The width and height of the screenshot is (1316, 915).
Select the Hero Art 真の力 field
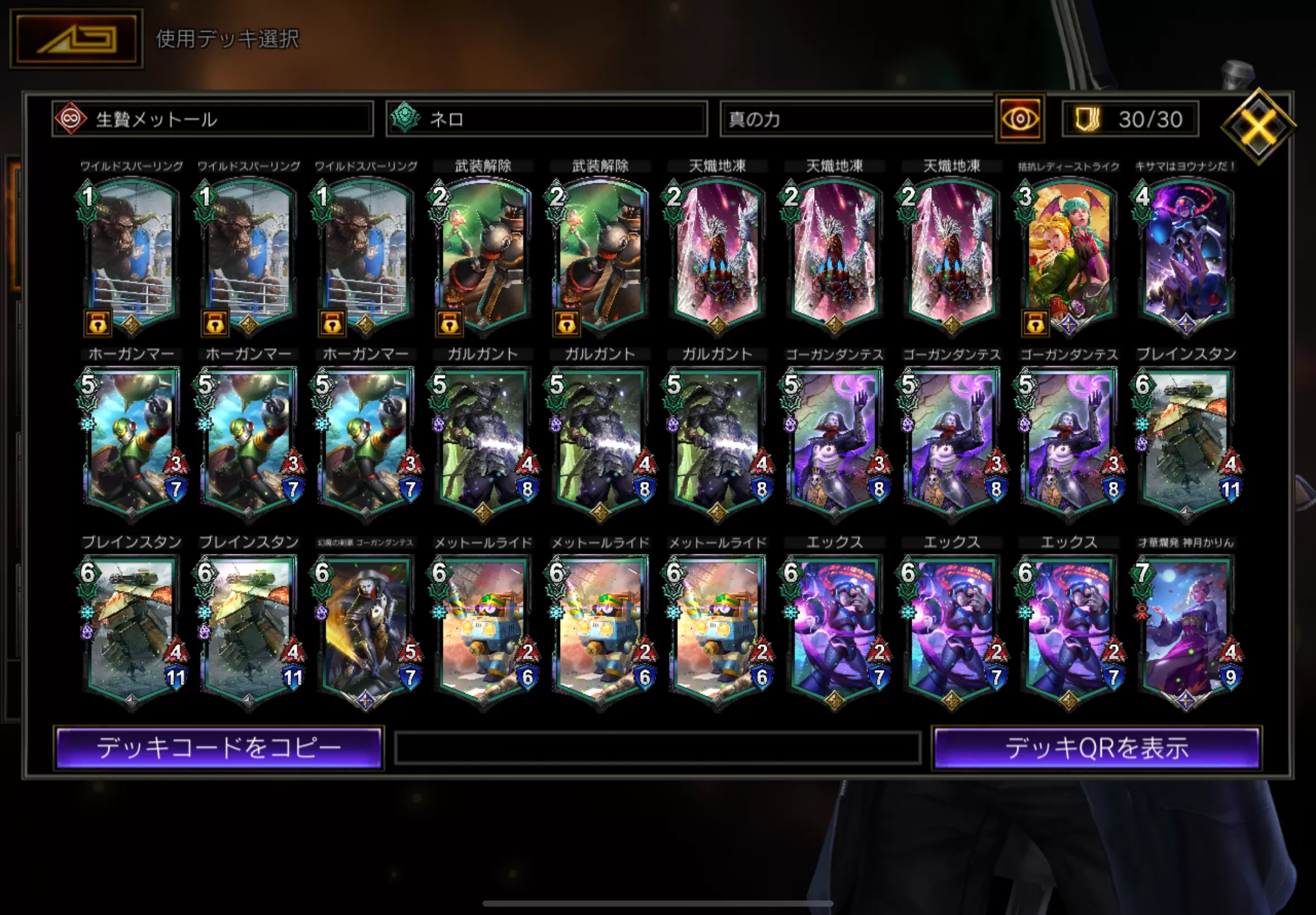(856, 119)
